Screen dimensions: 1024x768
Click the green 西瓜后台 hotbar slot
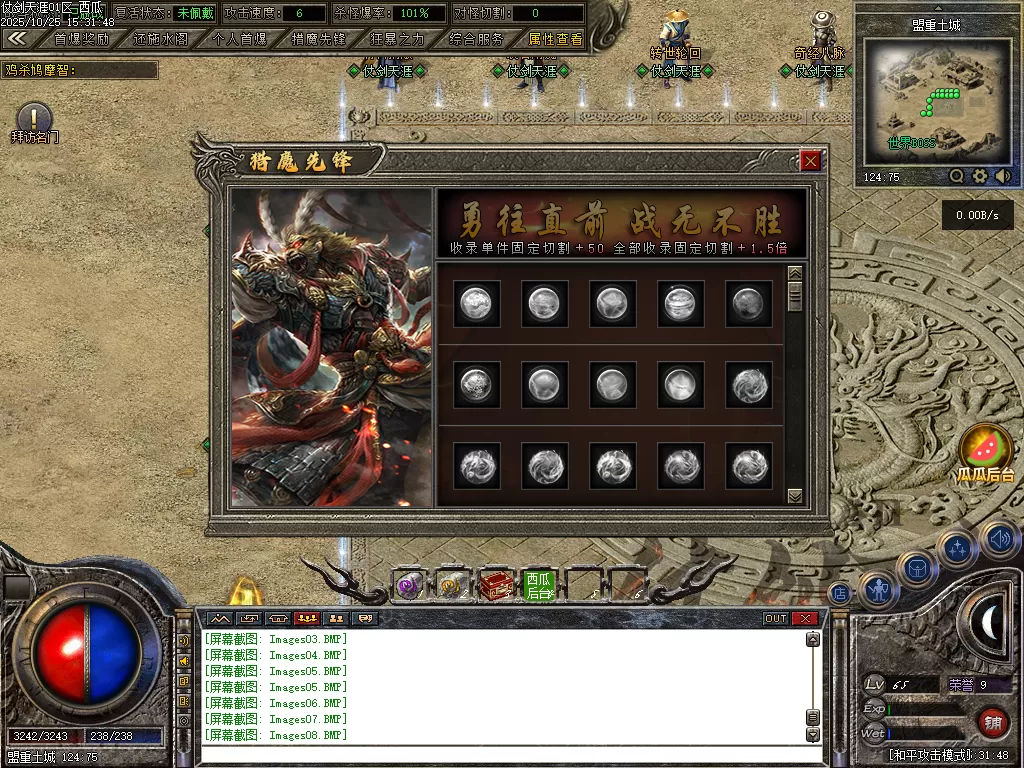pyautogui.click(x=539, y=585)
